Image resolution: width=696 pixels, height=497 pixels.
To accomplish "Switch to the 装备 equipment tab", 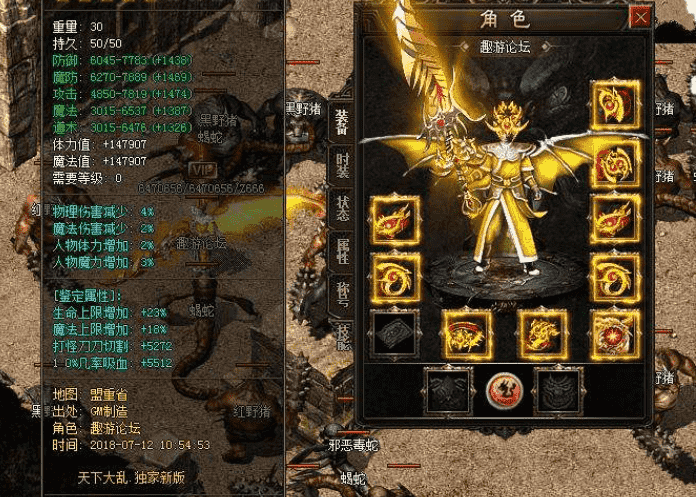I will pyautogui.click(x=340, y=121).
